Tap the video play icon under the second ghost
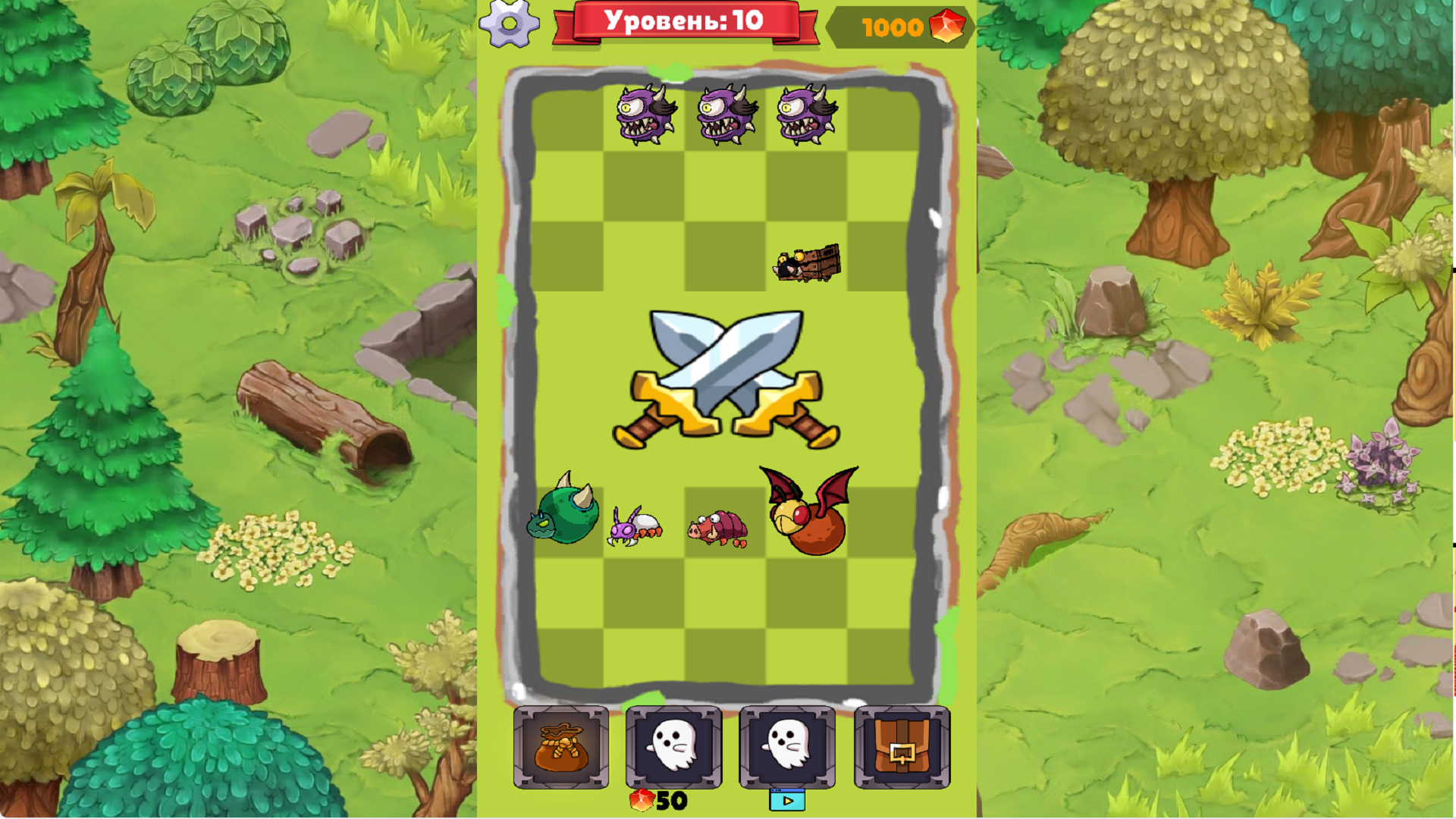The width and height of the screenshot is (1456, 819). pos(786,802)
